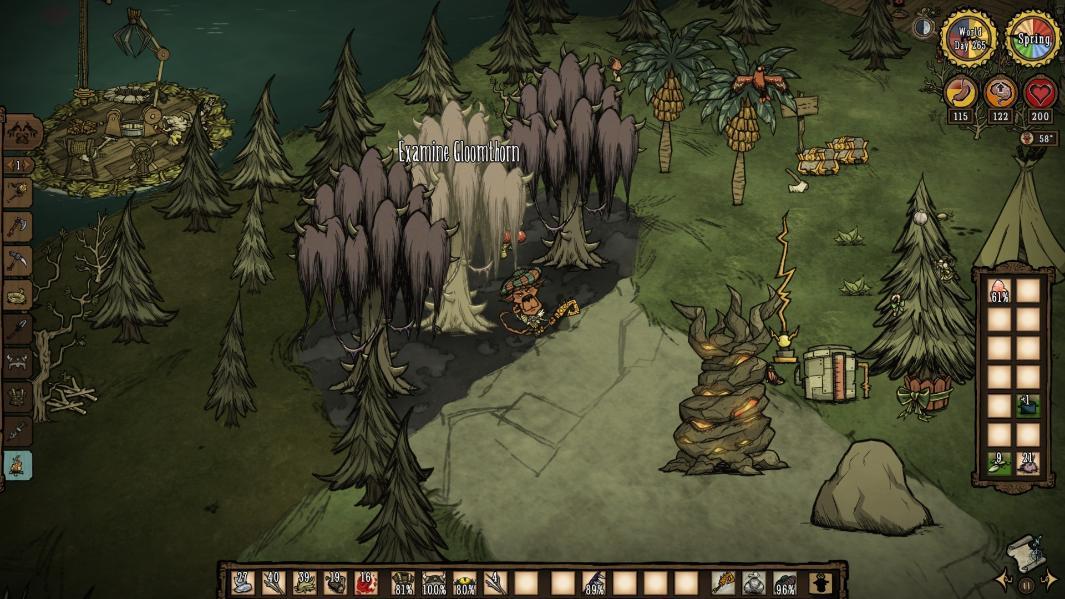Click the Spring season clock
1065x599 pixels.
1032,39
